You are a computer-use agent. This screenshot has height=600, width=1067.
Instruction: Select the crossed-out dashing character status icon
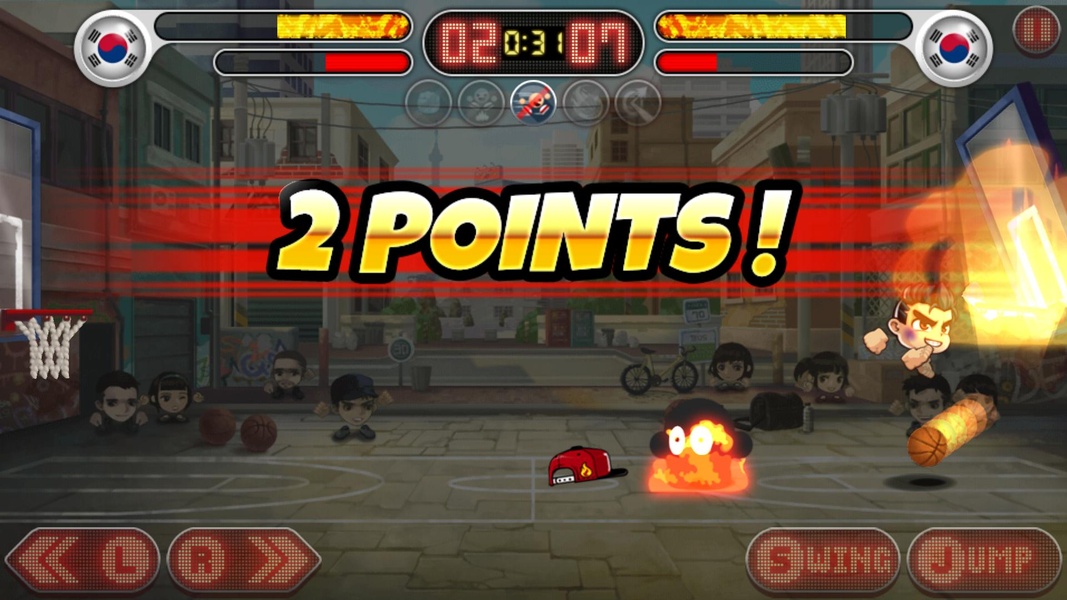point(533,102)
